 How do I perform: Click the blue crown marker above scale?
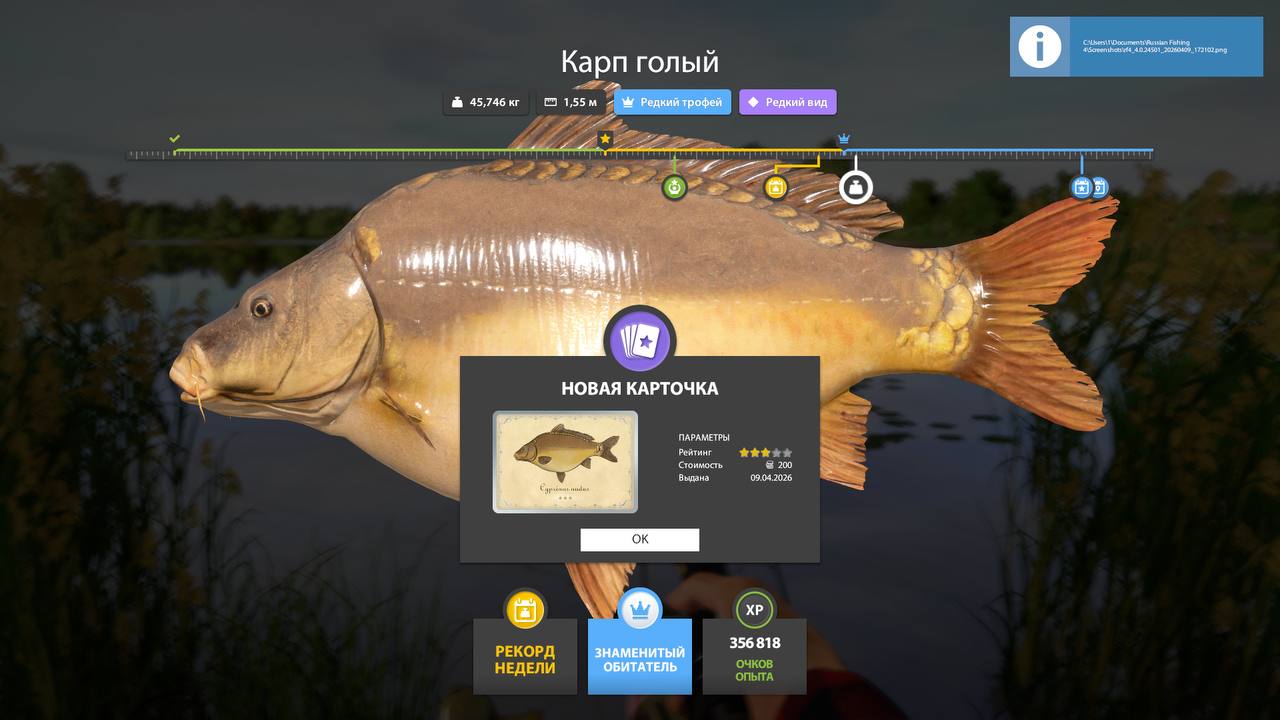click(844, 138)
